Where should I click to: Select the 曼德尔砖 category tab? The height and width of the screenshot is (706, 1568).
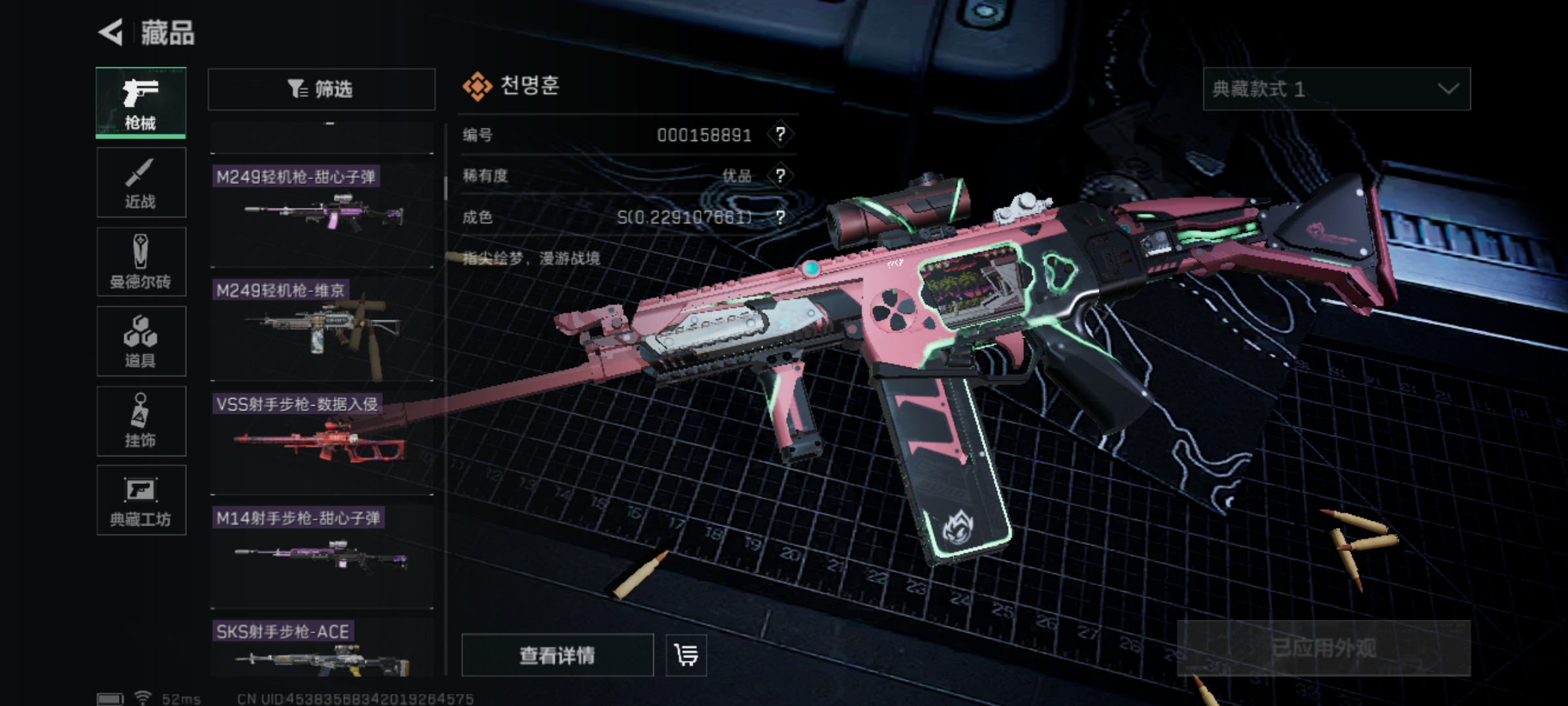(x=141, y=262)
